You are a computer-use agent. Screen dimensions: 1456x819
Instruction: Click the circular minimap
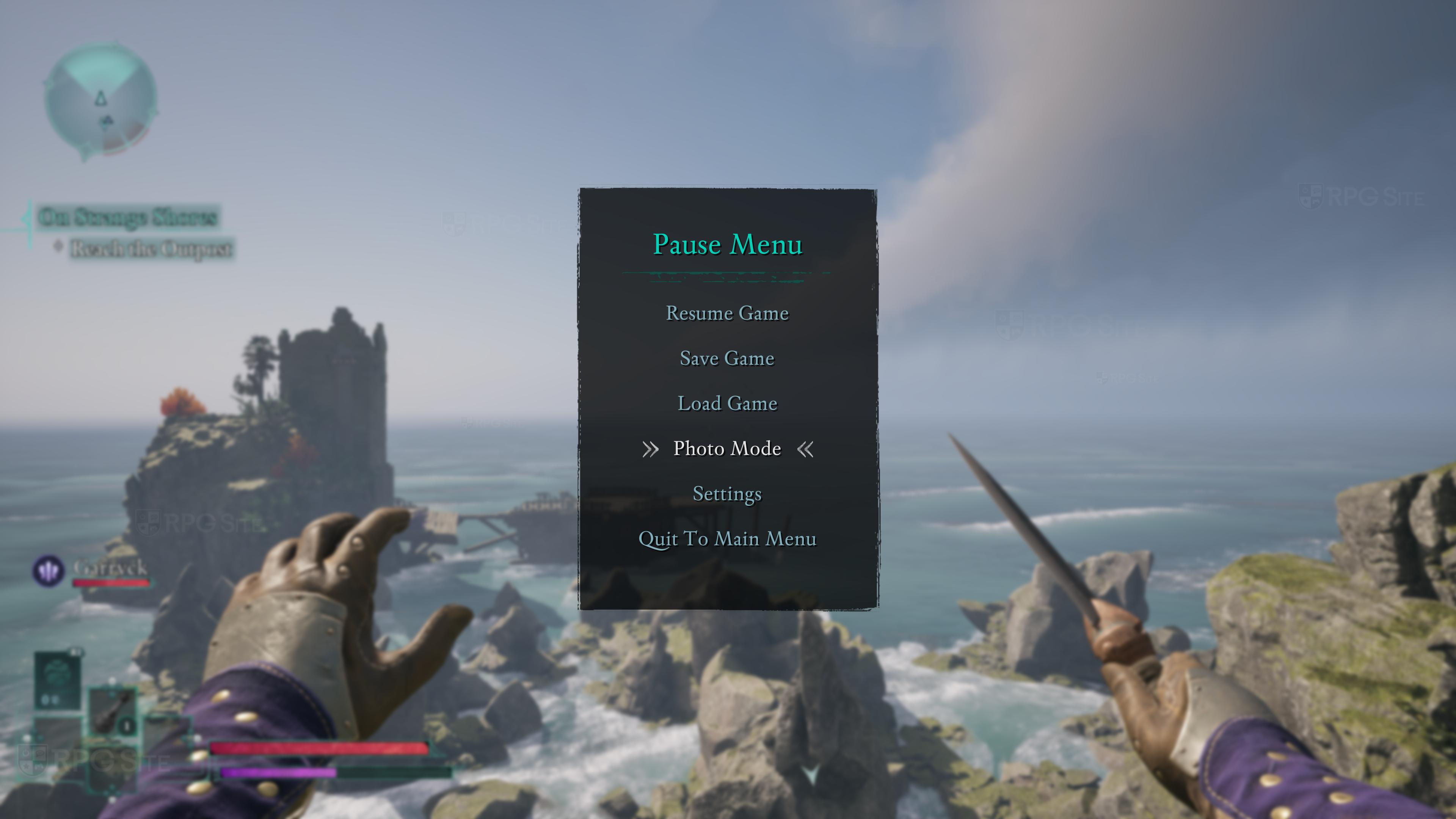point(100,100)
